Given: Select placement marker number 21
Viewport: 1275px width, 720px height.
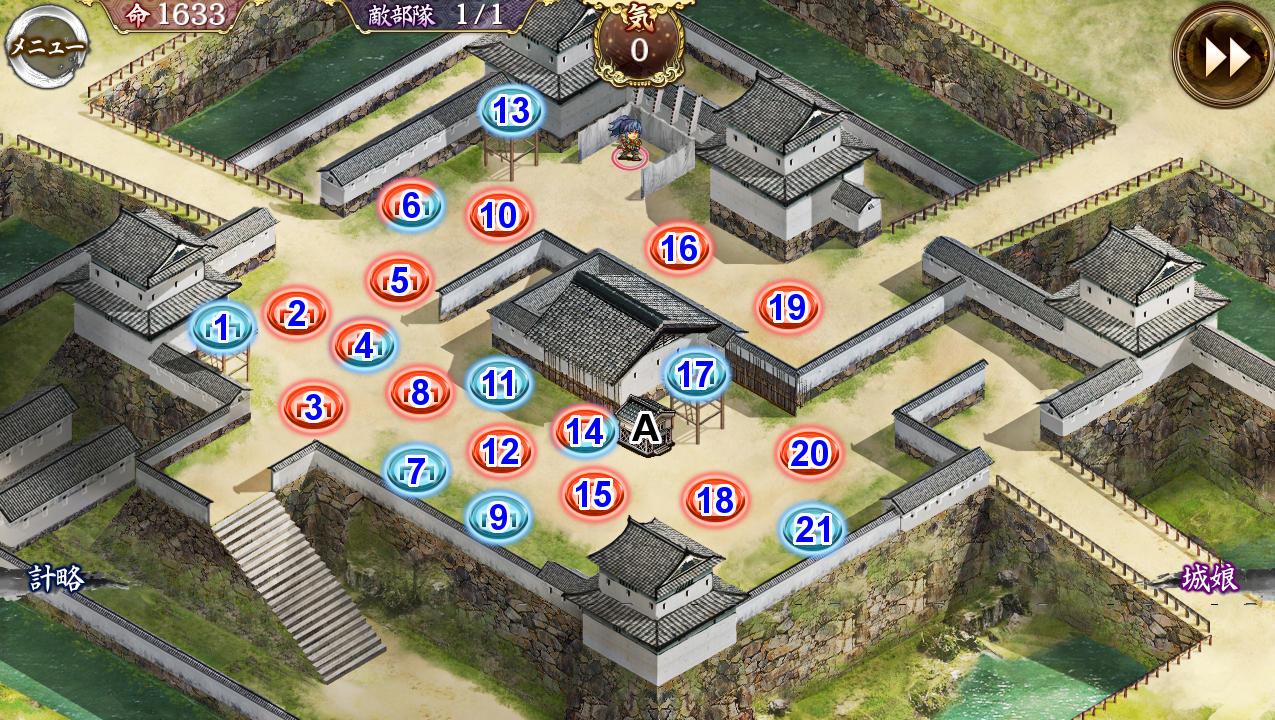Looking at the screenshot, I should (x=812, y=530).
